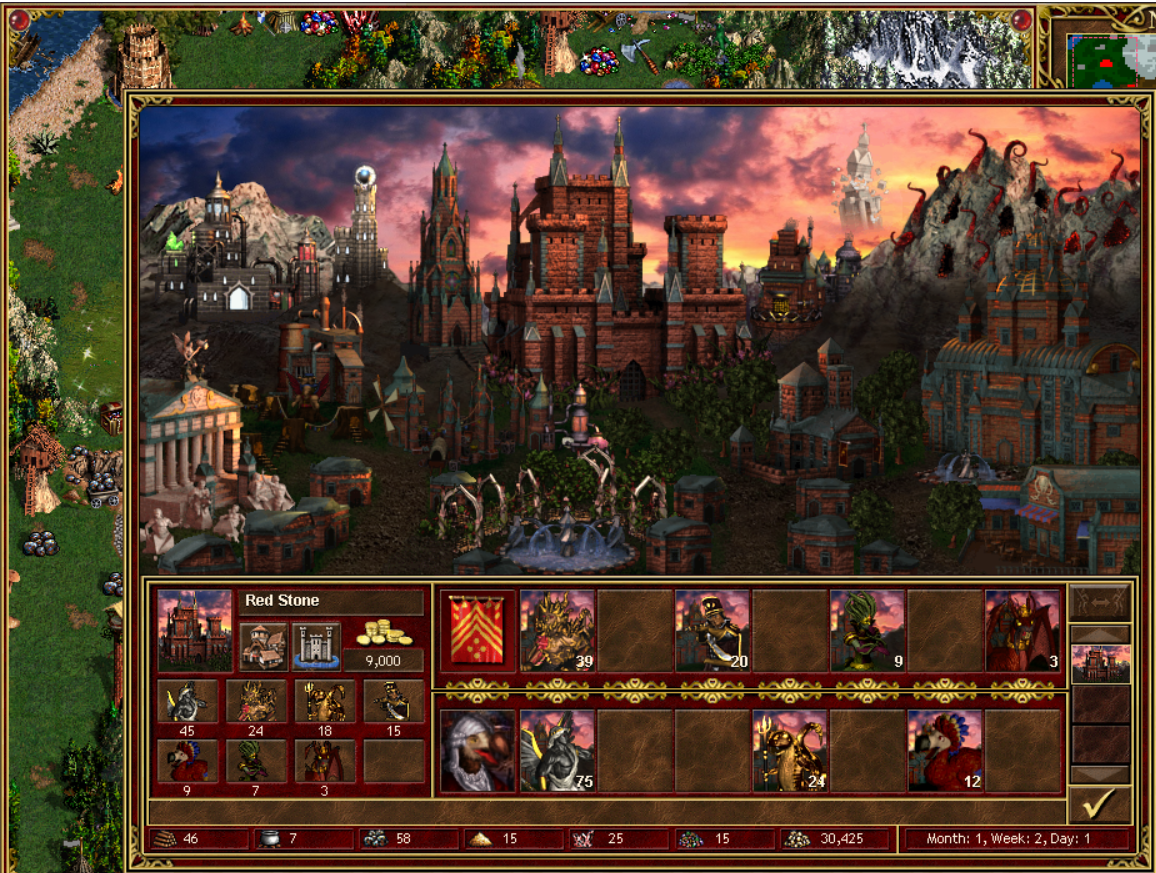Image resolution: width=1156 pixels, height=873 pixels.
Task: Pick the garrison stack of 3 red dragons
Action: click(x=1022, y=630)
